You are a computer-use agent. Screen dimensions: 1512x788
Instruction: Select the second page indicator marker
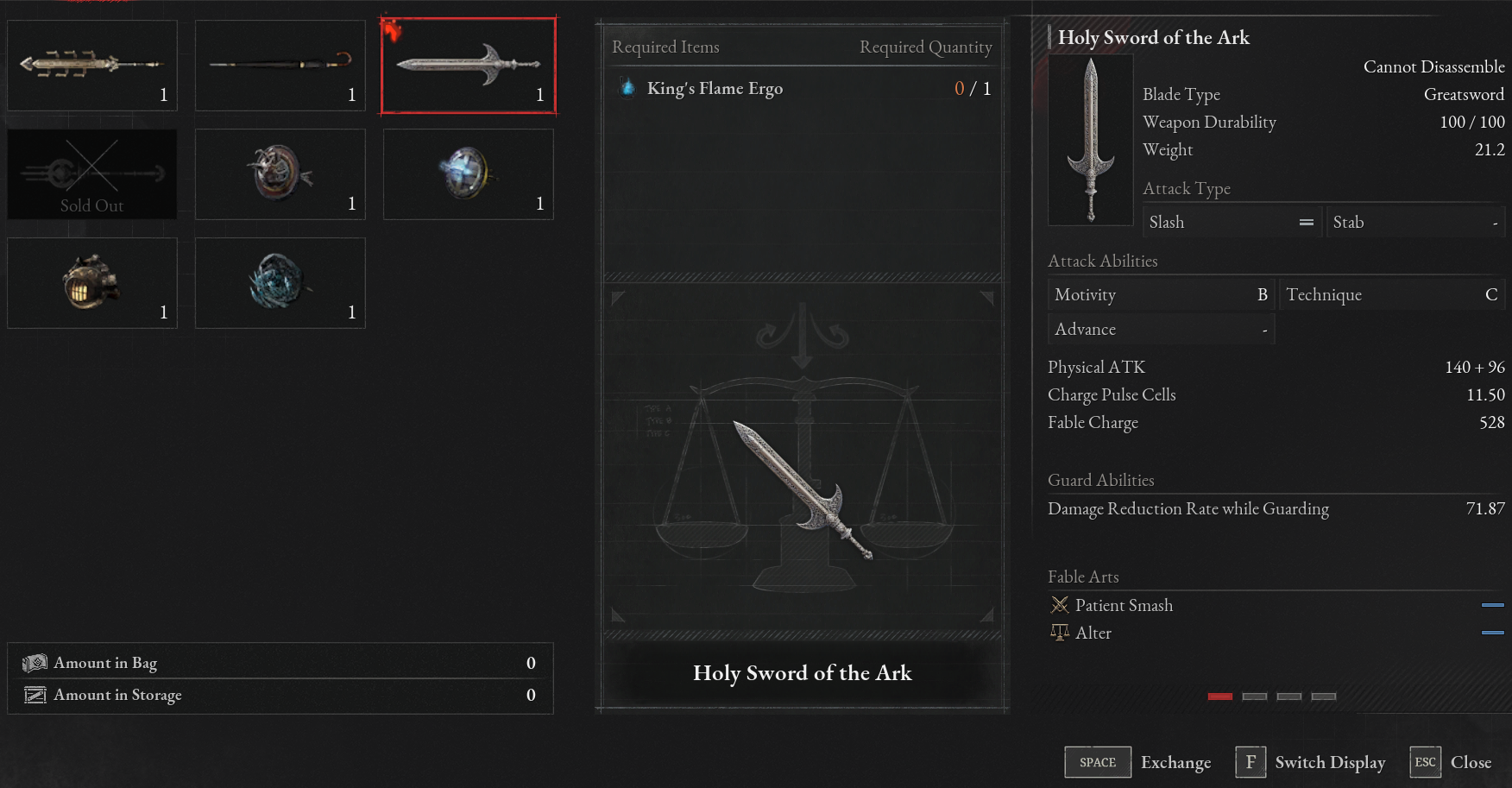point(1254,696)
